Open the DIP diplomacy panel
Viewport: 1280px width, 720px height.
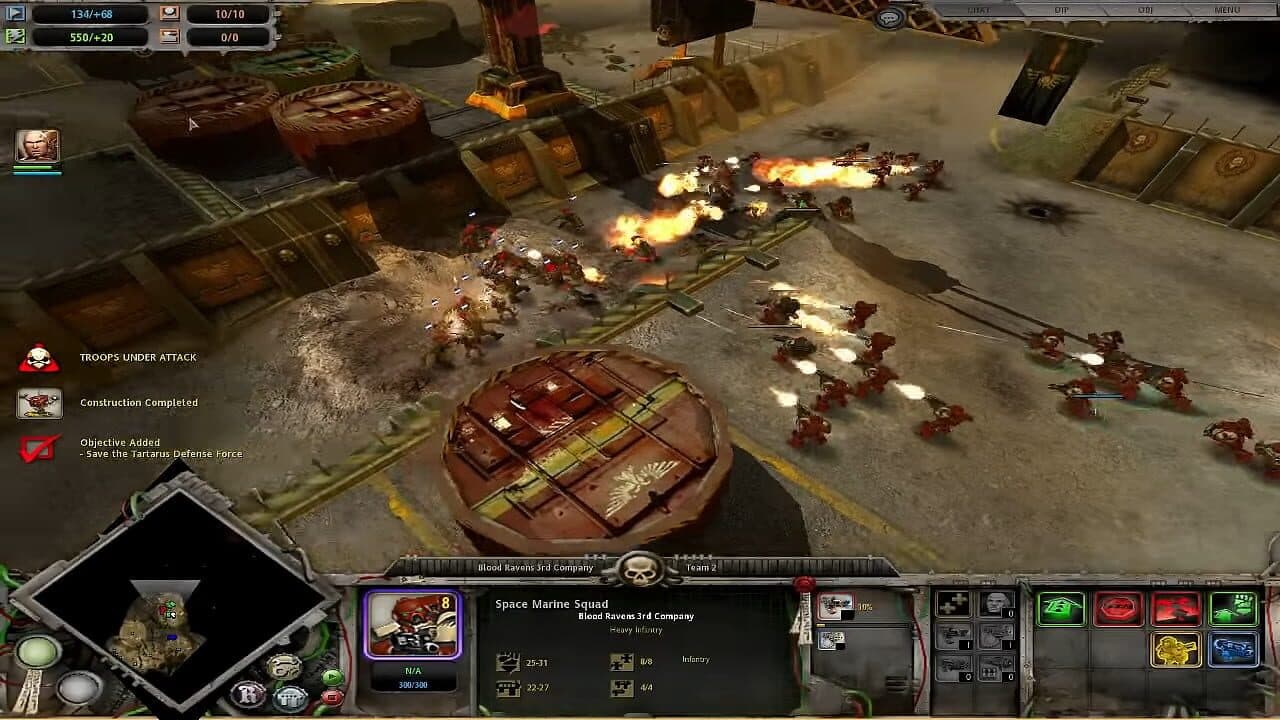tap(1063, 10)
